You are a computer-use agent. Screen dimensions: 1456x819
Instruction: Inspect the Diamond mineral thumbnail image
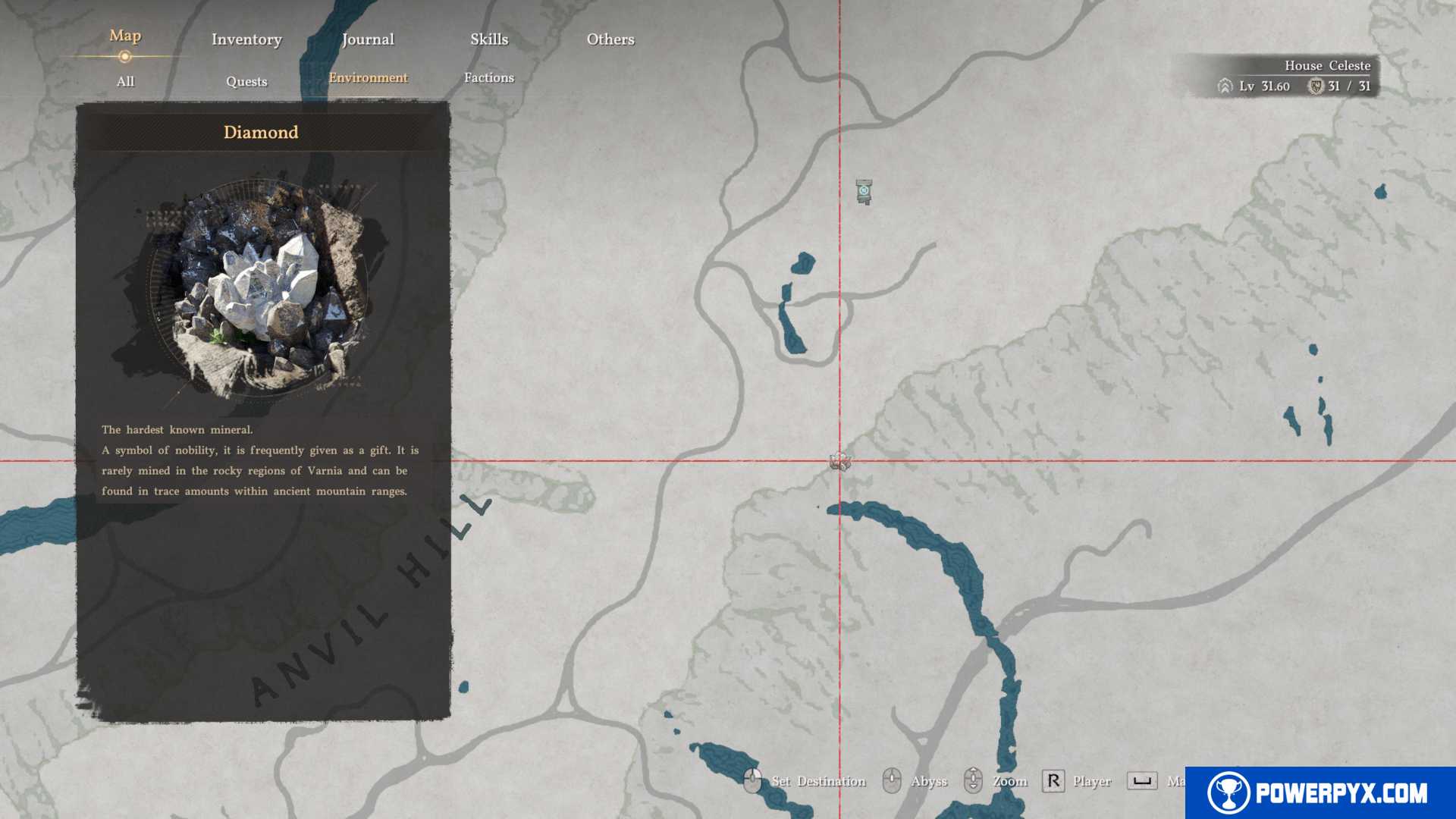tap(260, 288)
